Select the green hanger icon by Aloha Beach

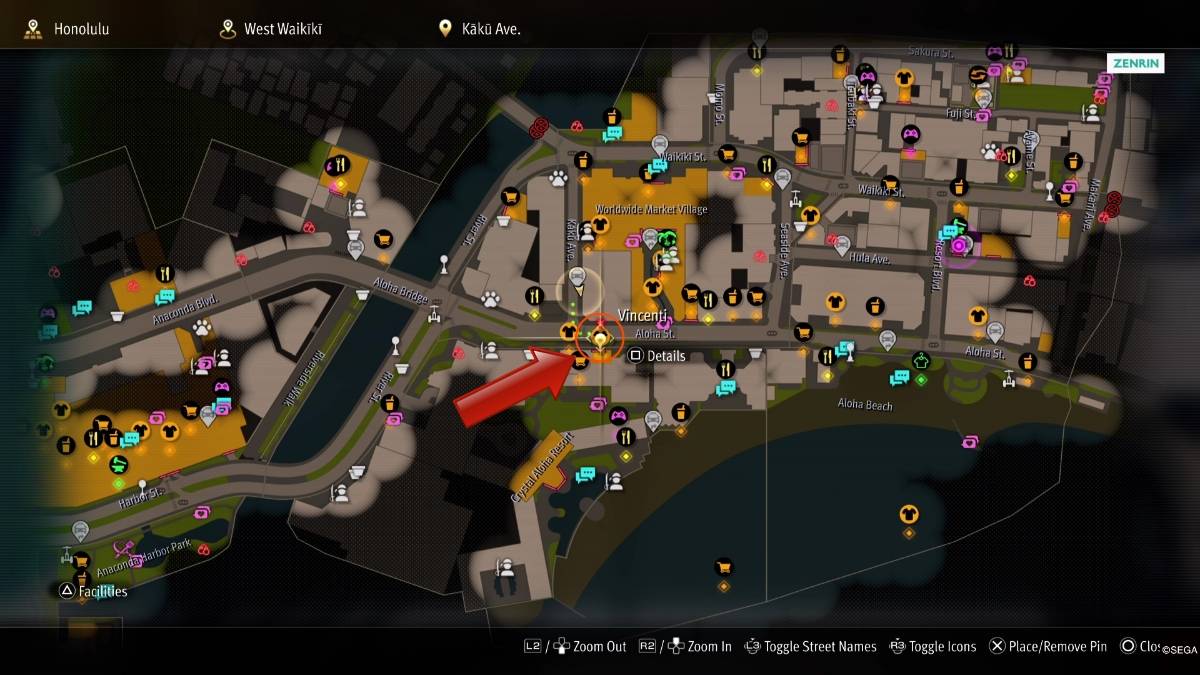(x=921, y=362)
